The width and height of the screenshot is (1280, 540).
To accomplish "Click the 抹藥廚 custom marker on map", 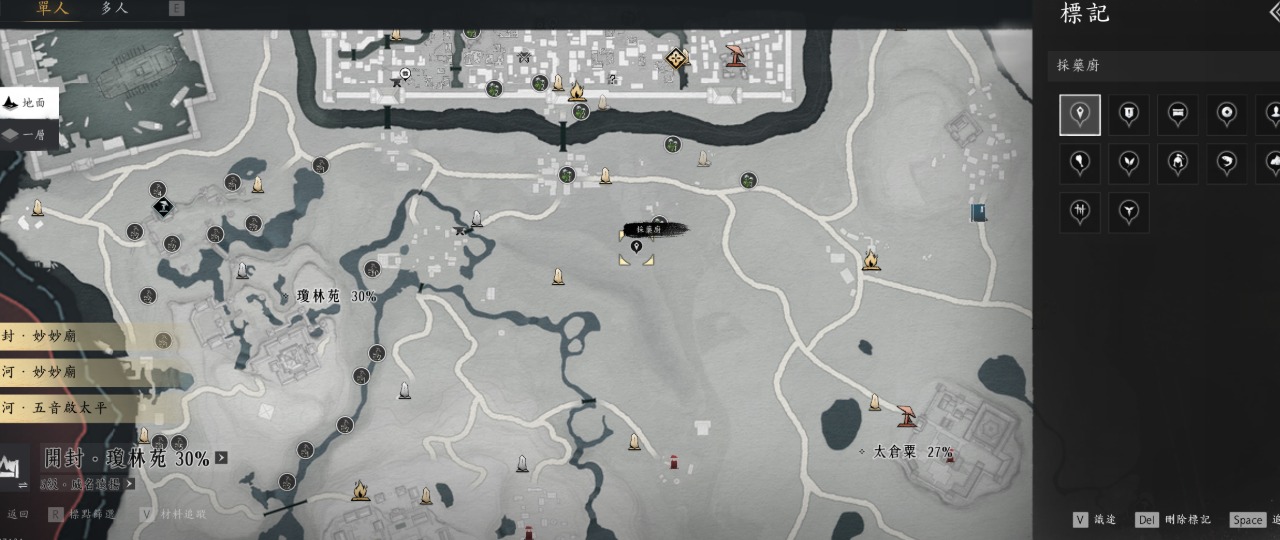I will coord(636,247).
